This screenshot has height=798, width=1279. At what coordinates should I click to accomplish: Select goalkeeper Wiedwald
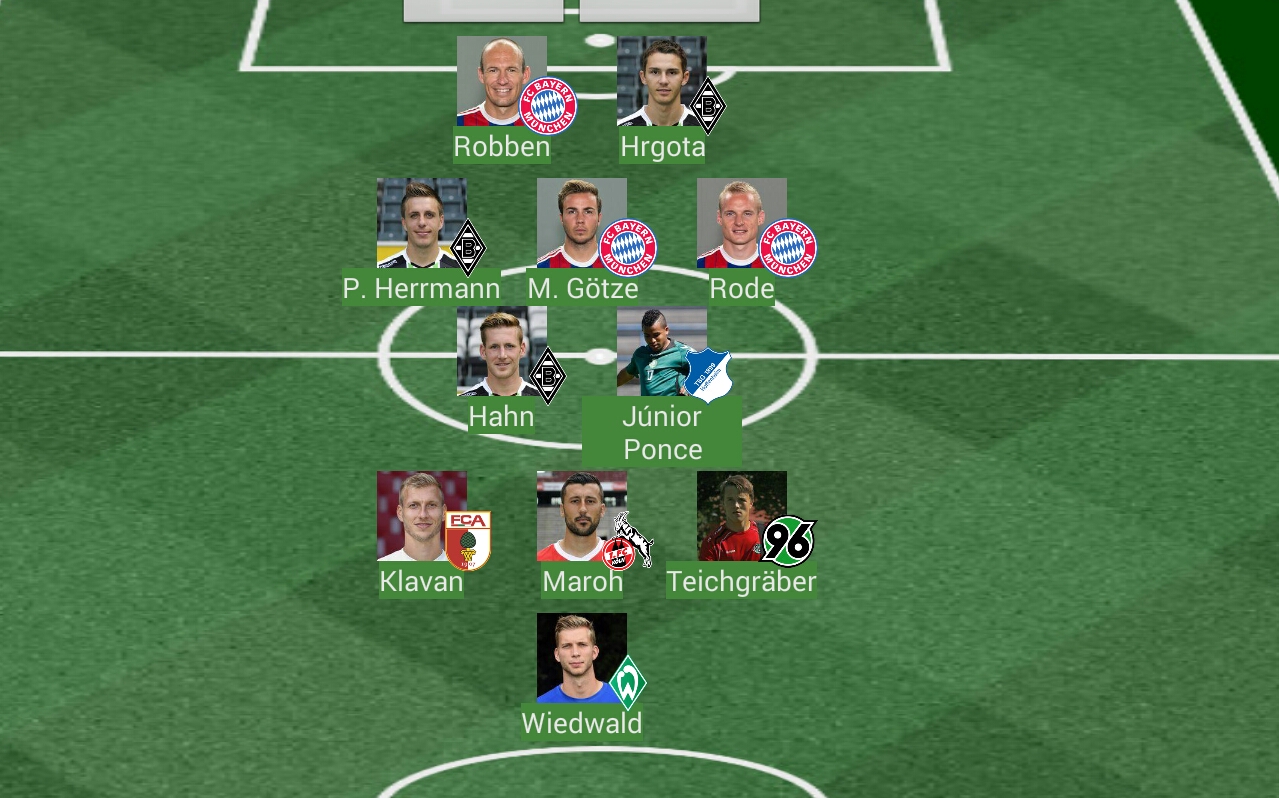point(582,658)
